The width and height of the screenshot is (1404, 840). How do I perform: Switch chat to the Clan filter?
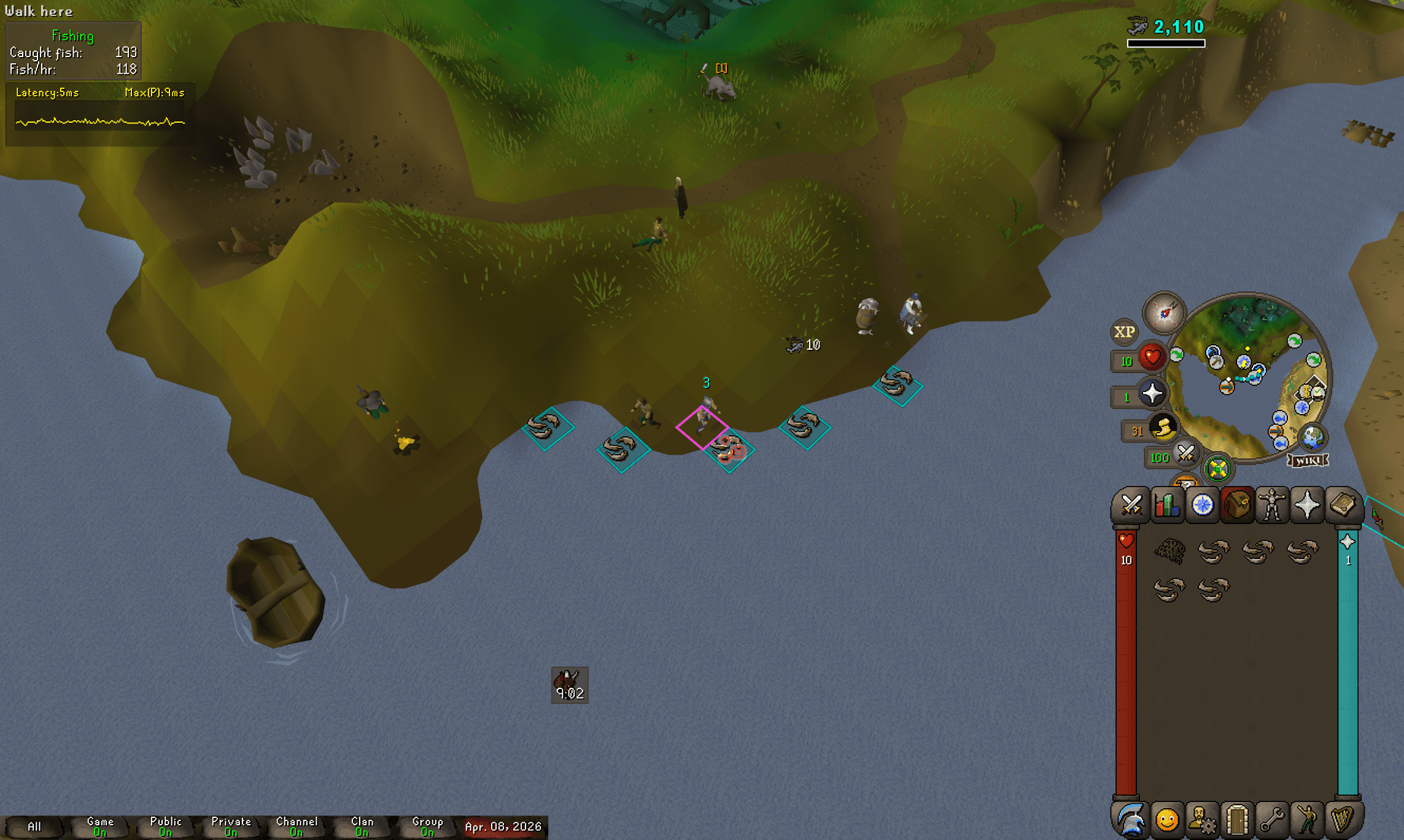pos(362,826)
